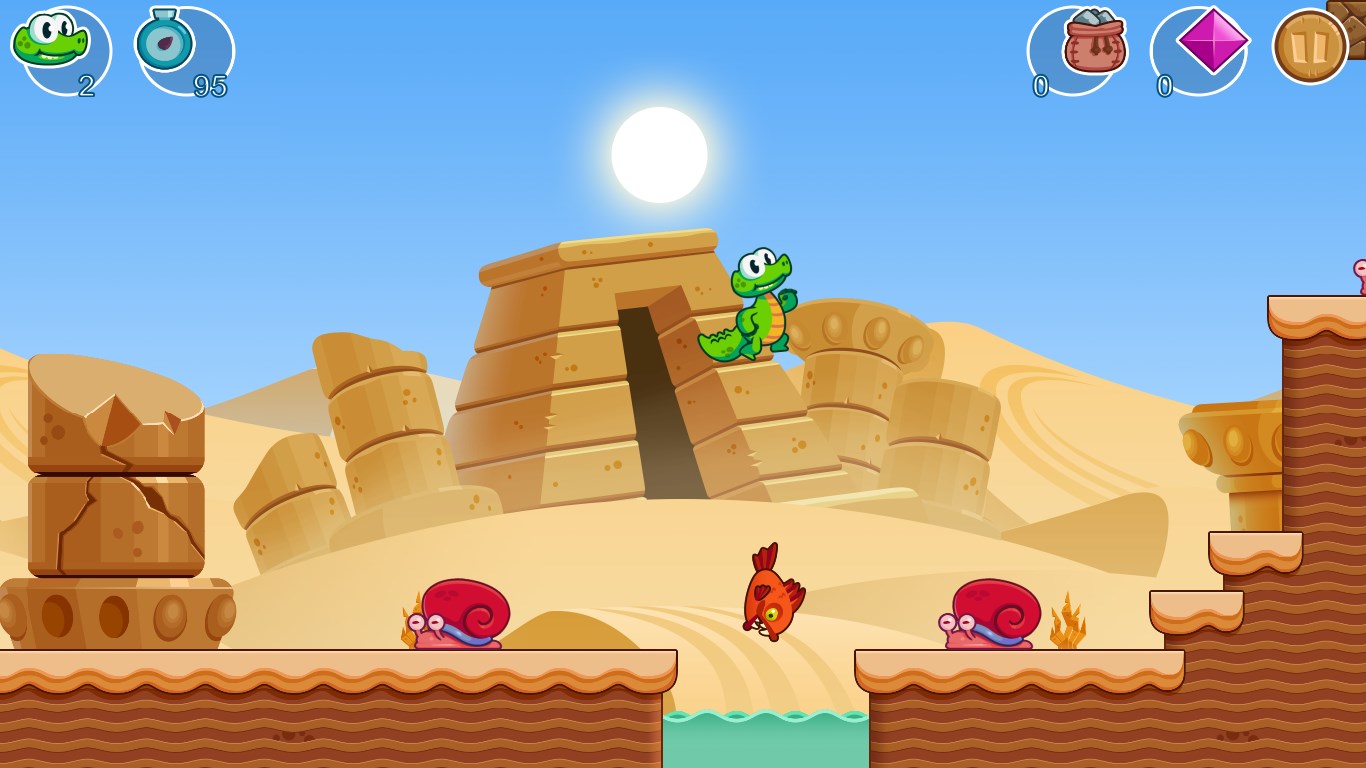1366x768 pixels.
Task: Pause the game with the wooden button
Action: [x=1309, y=47]
